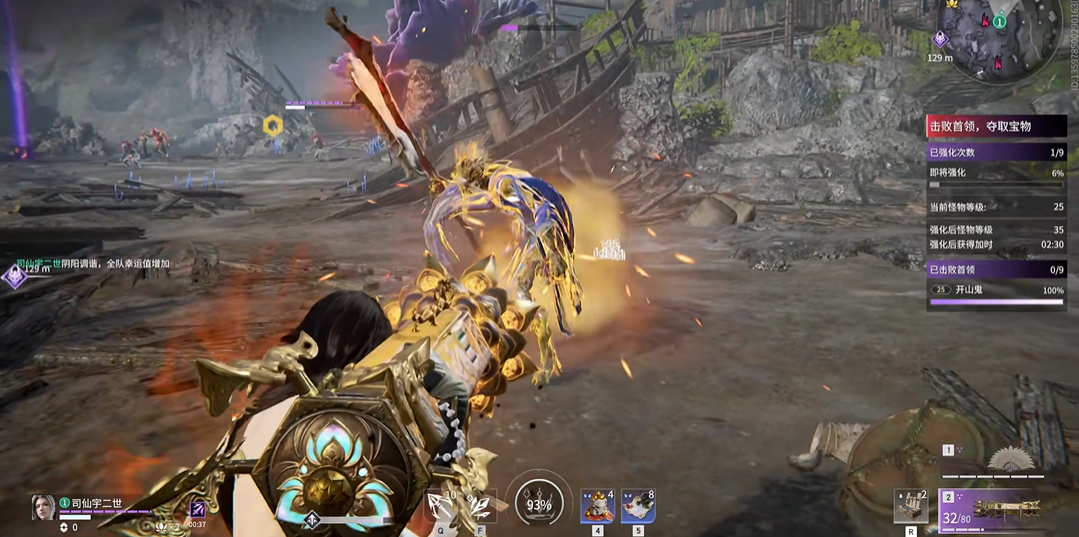Use the ammo repair kit item
The height and width of the screenshot is (537, 1079).
pyautogui.click(x=912, y=506)
